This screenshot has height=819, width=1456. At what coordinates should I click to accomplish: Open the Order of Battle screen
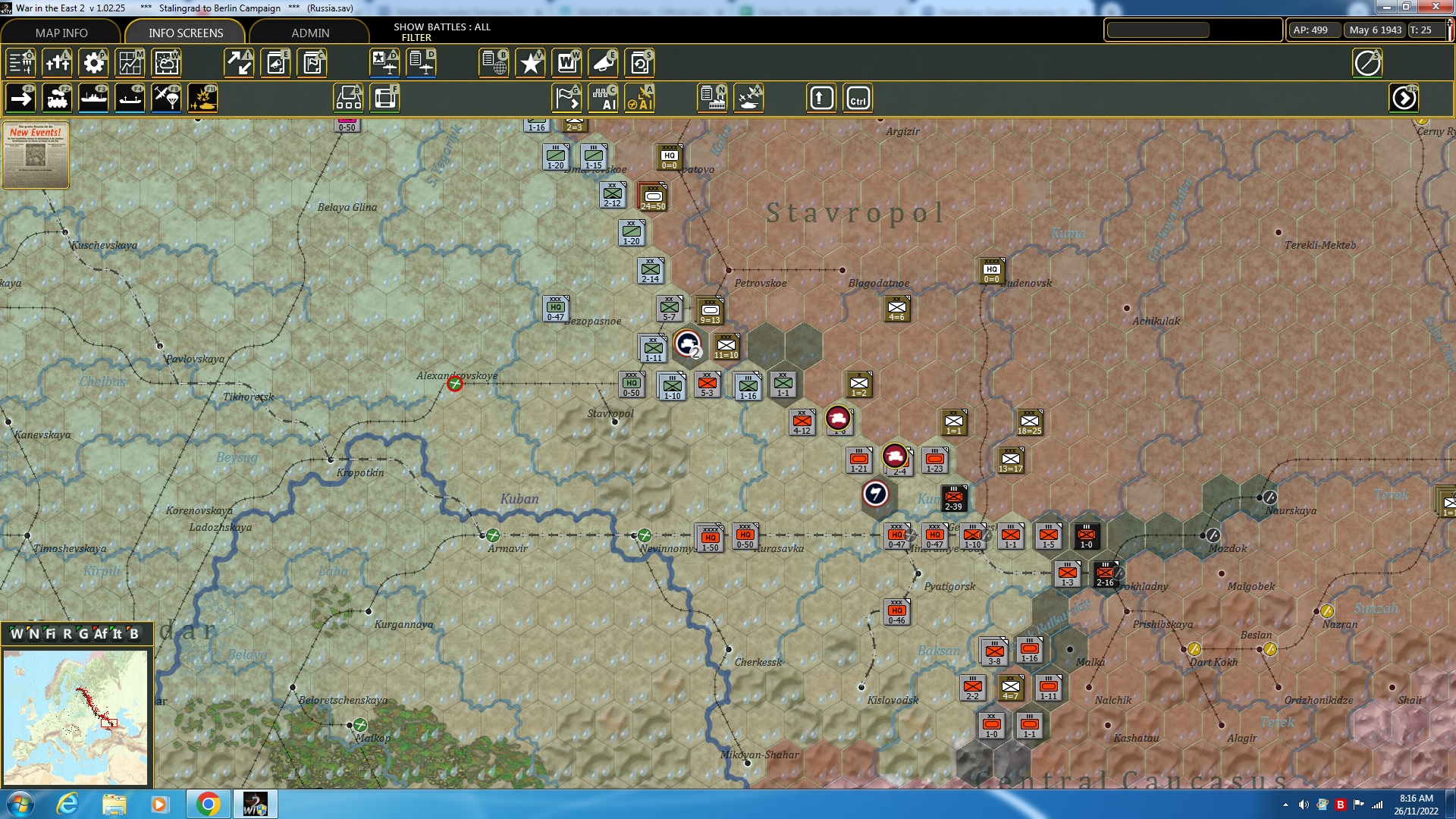tap(494, 63)
